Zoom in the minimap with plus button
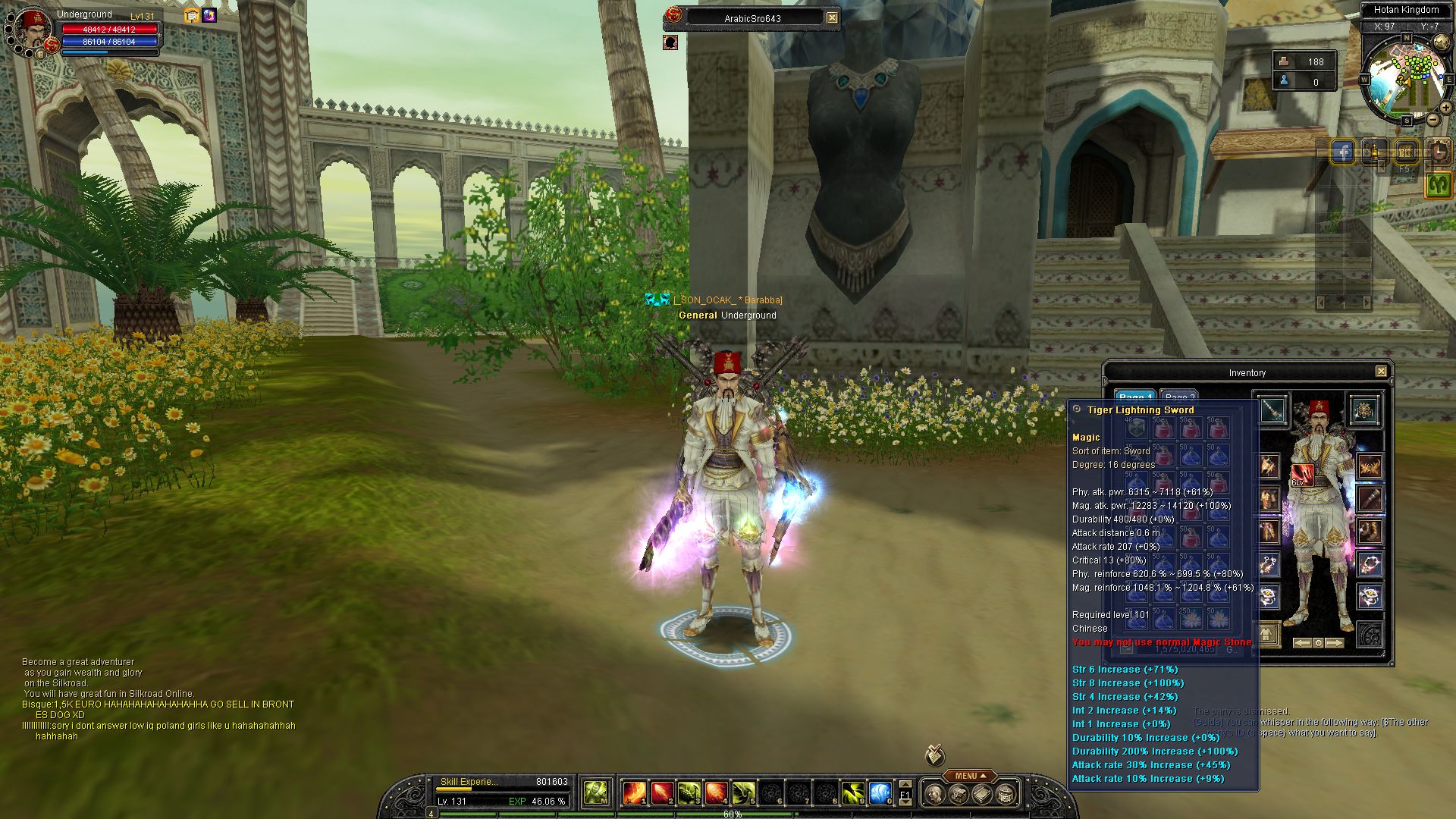1456x819 pixels. point(1446,108)
